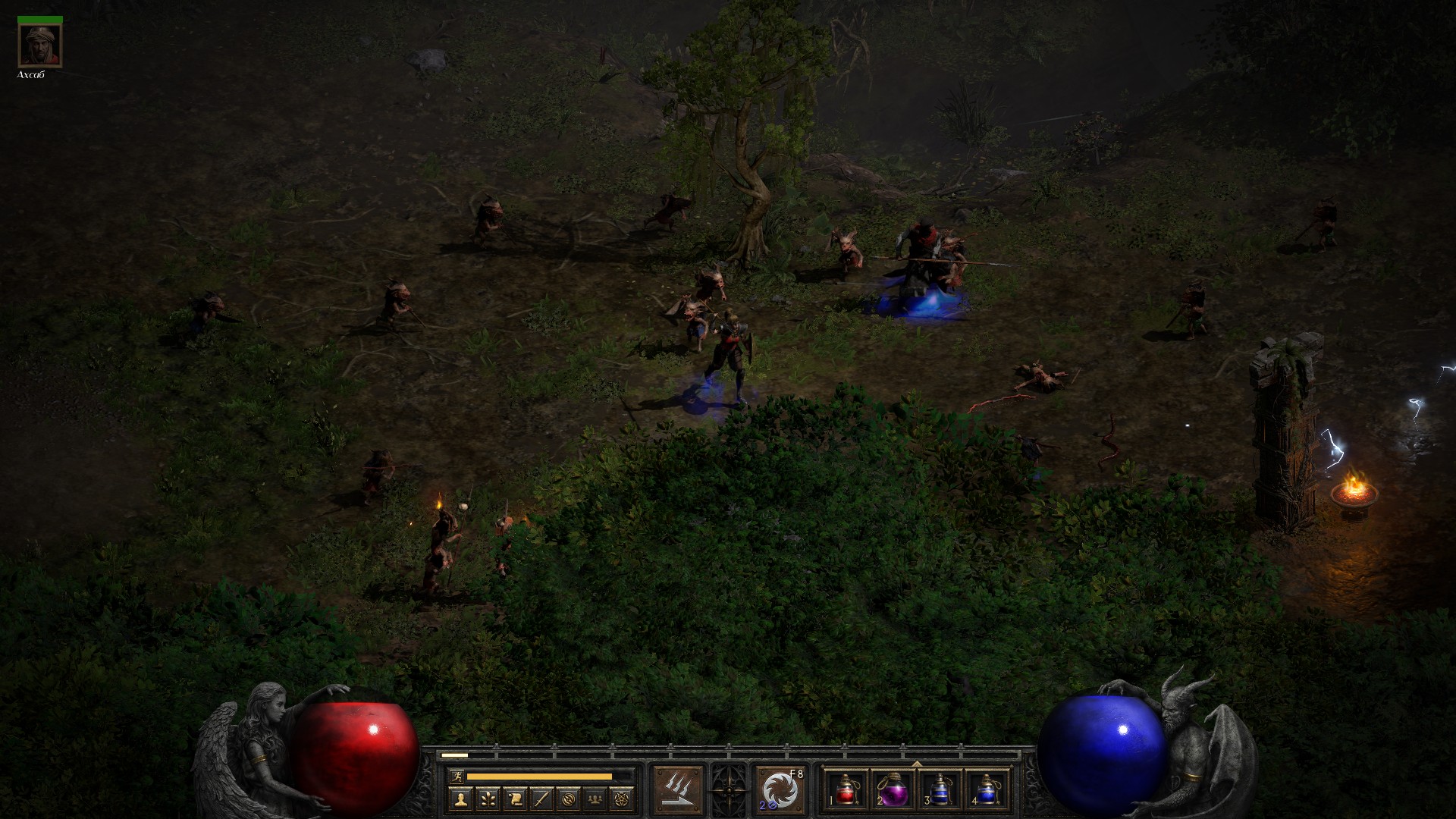
Task: Open the quest log scroll icon
Action: (x=514, y=799)
